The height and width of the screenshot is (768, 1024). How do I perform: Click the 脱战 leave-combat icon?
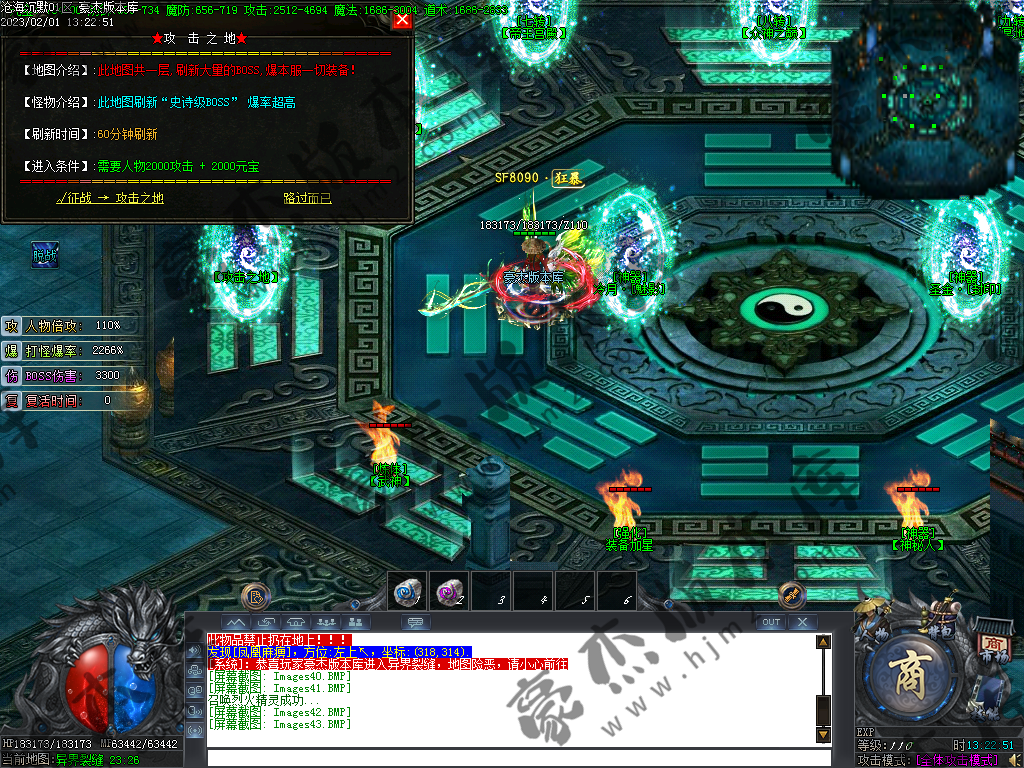45,256
